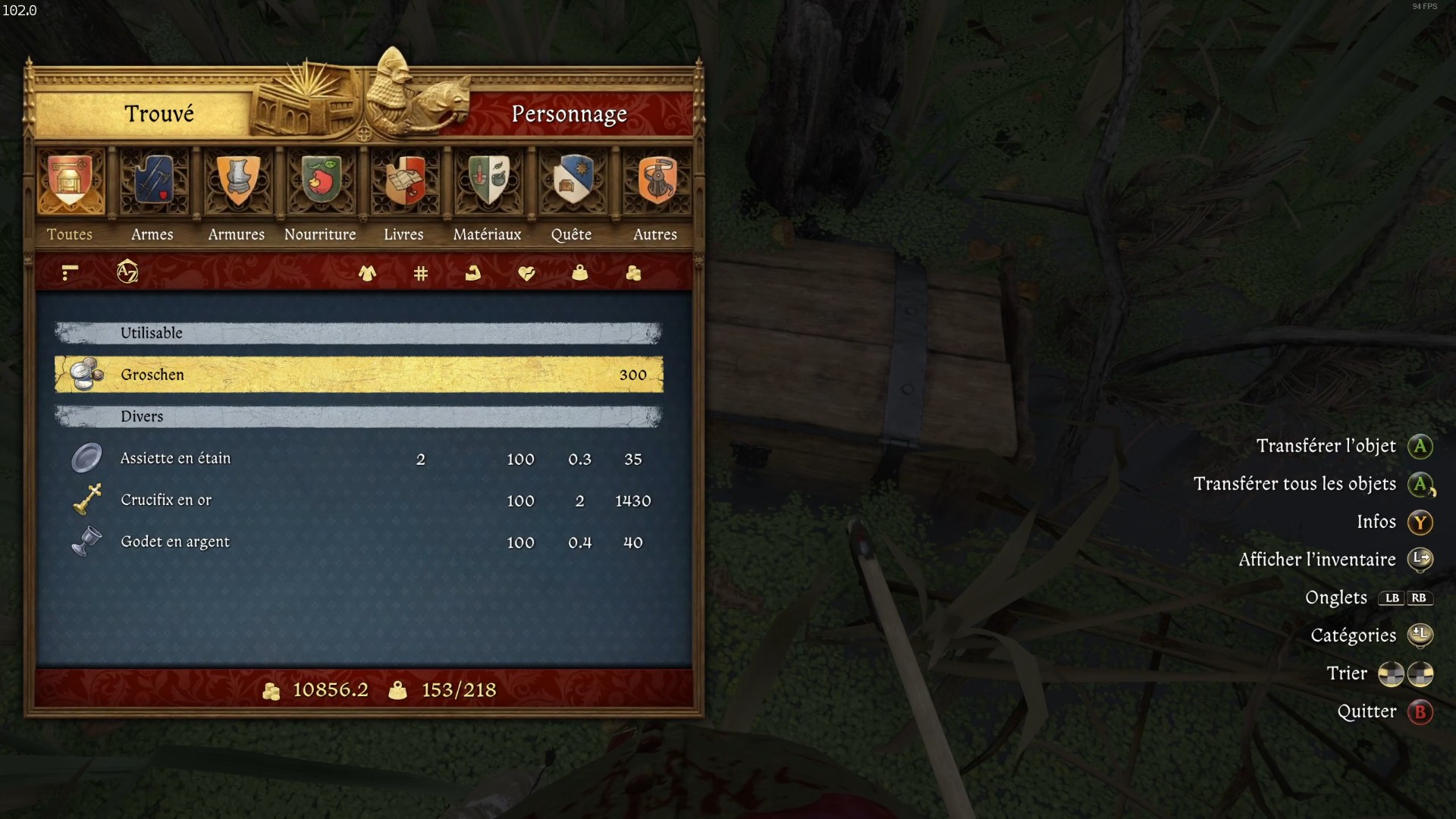
Task: Collapse the Utilisable section header
Action: coord(356,333)
